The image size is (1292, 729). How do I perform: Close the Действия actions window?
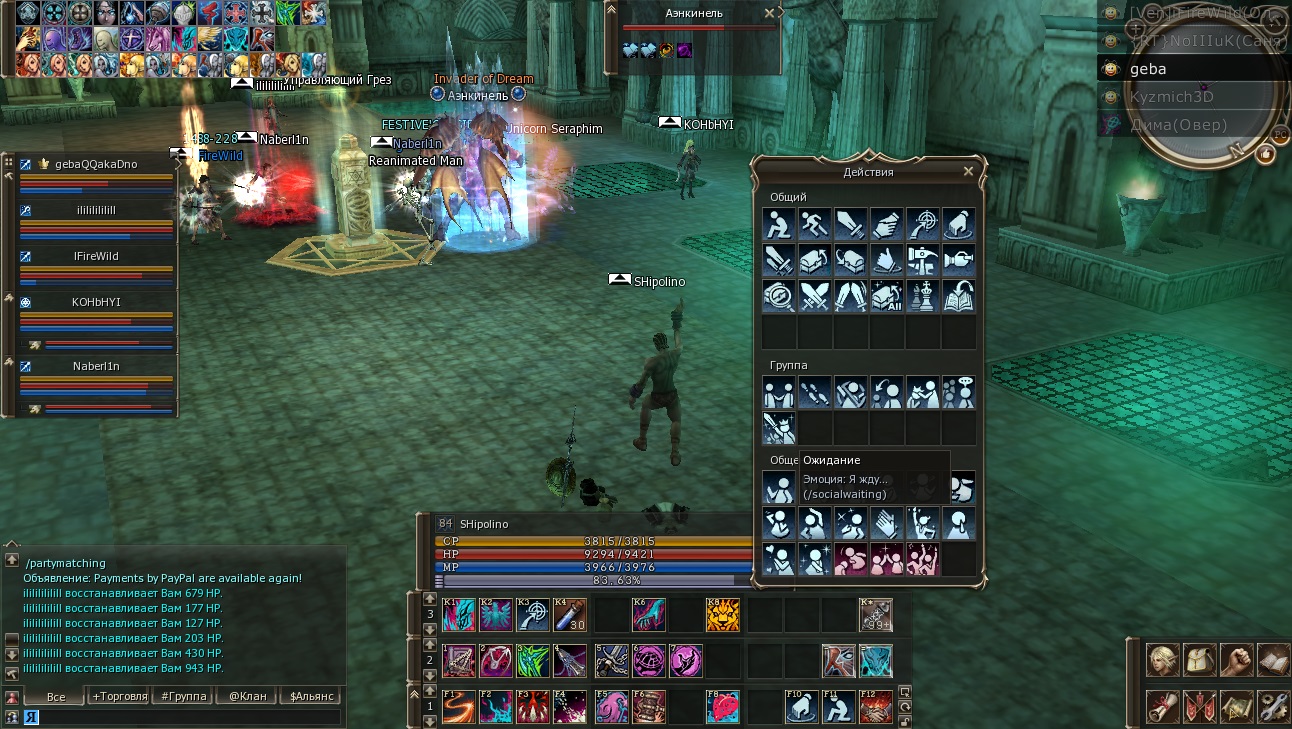coord(968,171)
